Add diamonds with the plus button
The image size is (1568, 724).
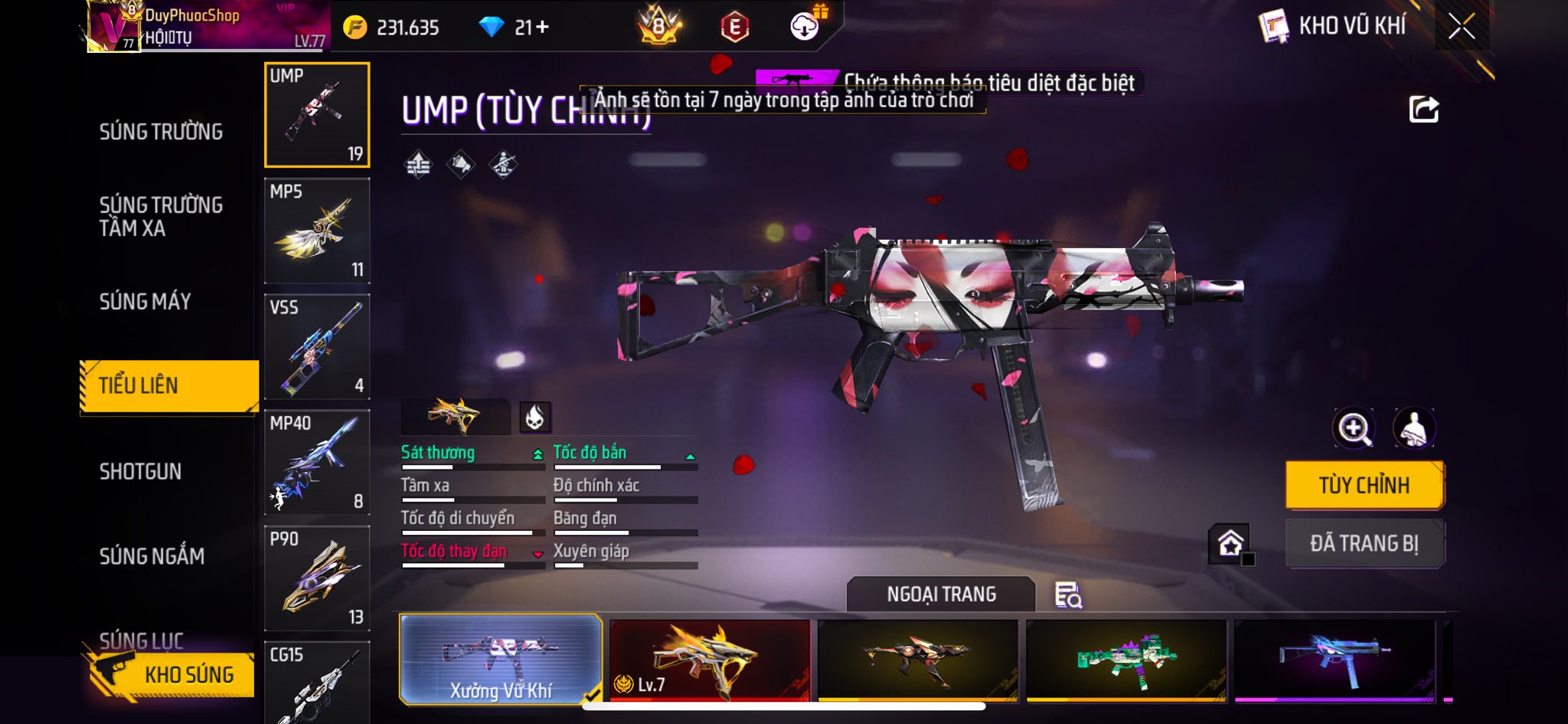pyautogui.click(x=543, y=28)
